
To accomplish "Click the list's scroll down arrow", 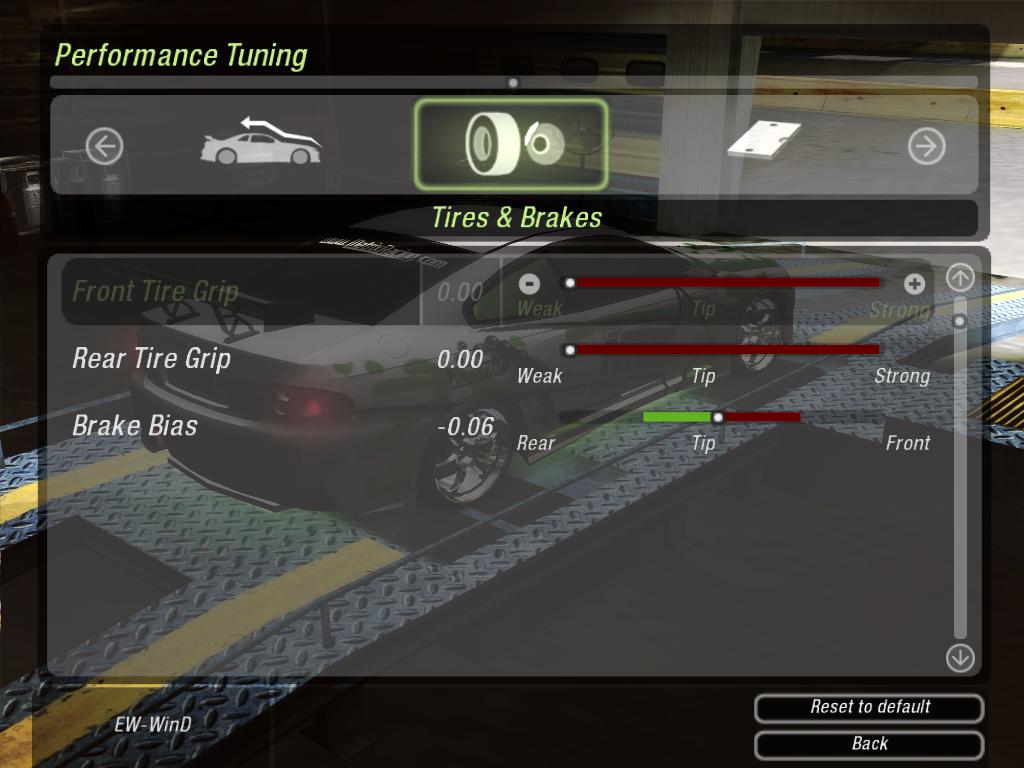I will coord(960,657).
